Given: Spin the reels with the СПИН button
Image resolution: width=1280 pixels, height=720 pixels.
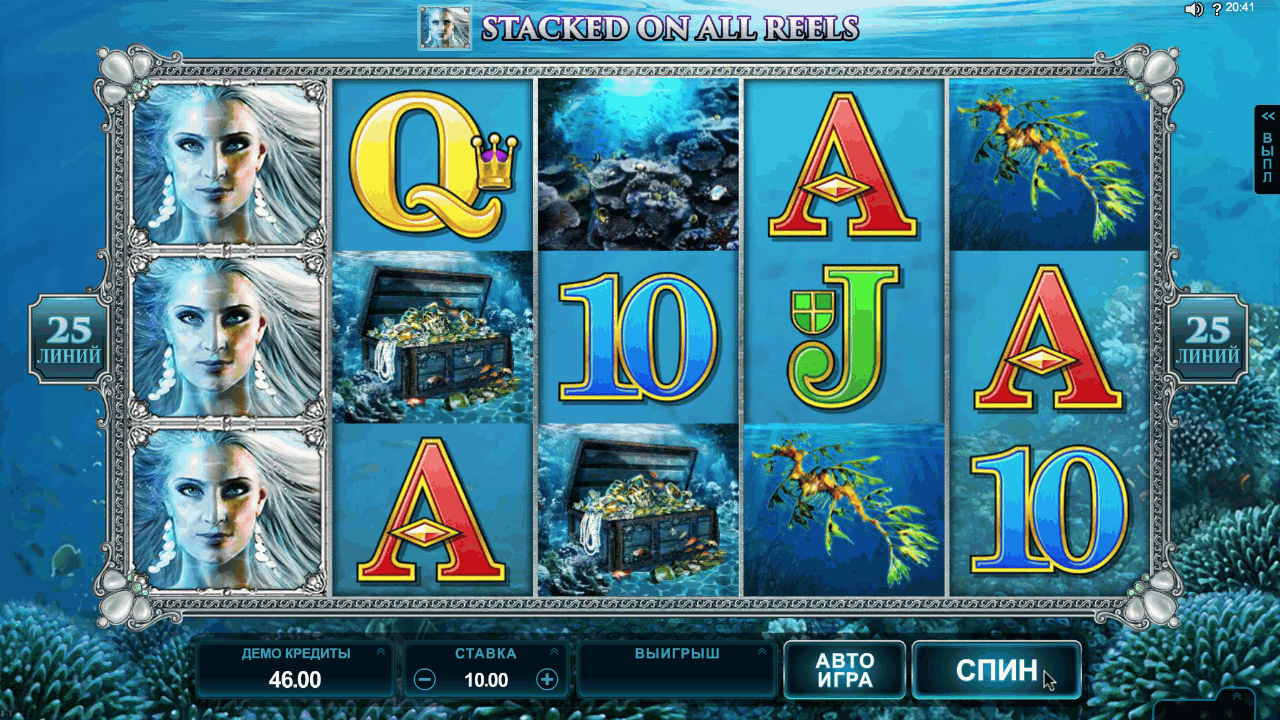Looking at the screenshot, I should 996,669.
